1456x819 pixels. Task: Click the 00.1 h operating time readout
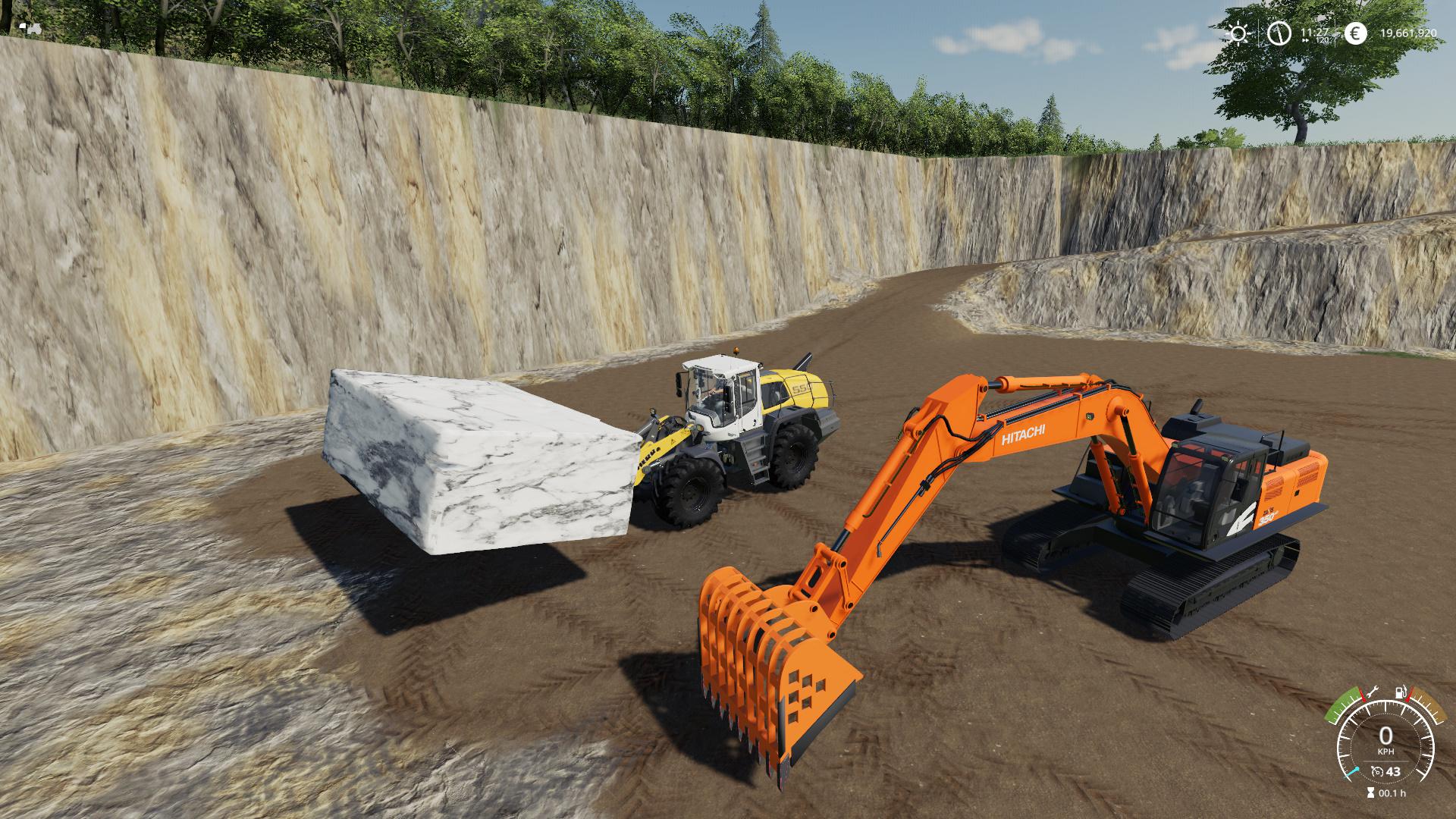[x=1392, y=792]
